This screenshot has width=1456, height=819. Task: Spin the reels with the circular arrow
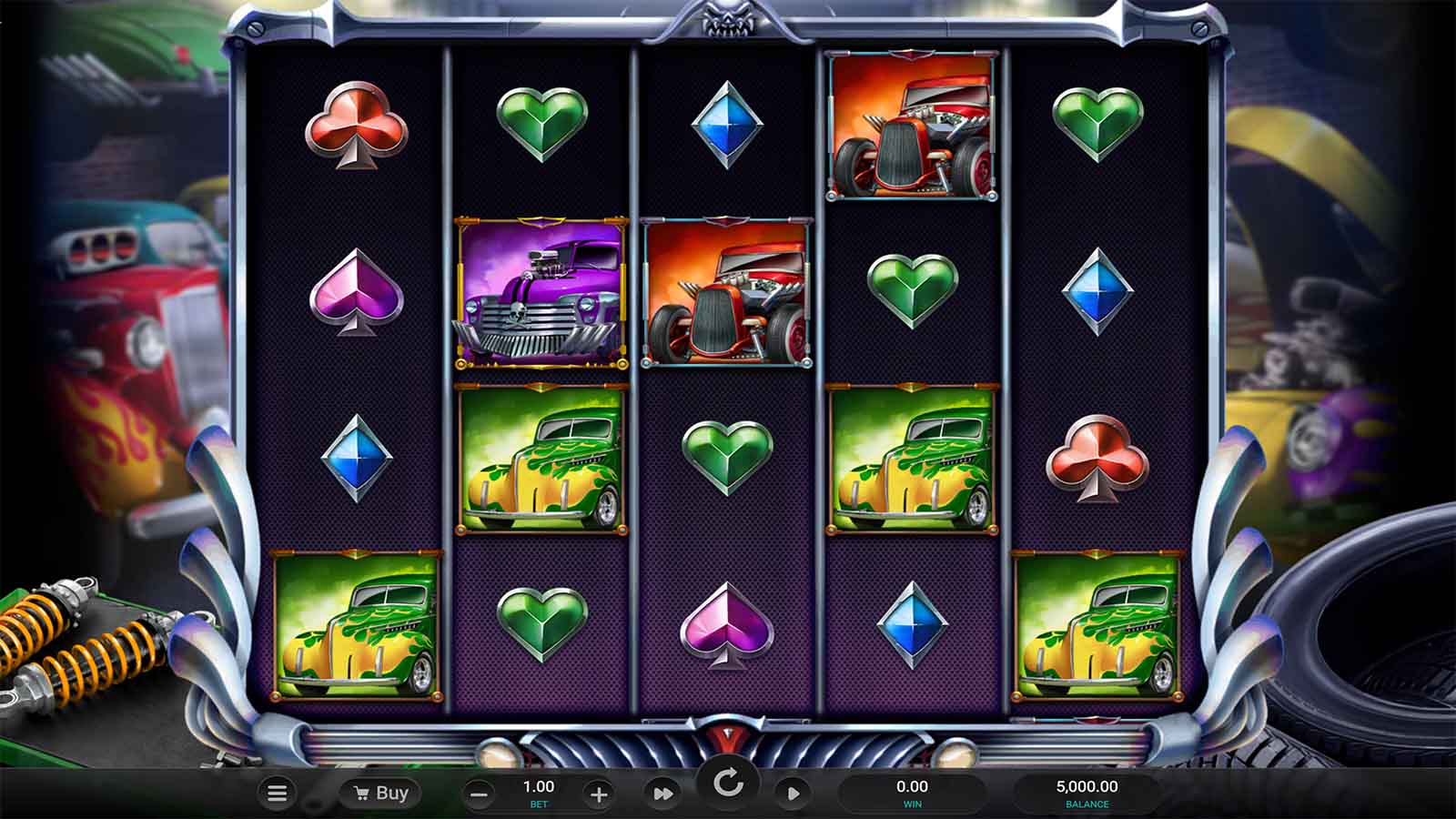(x=728, y=783)
